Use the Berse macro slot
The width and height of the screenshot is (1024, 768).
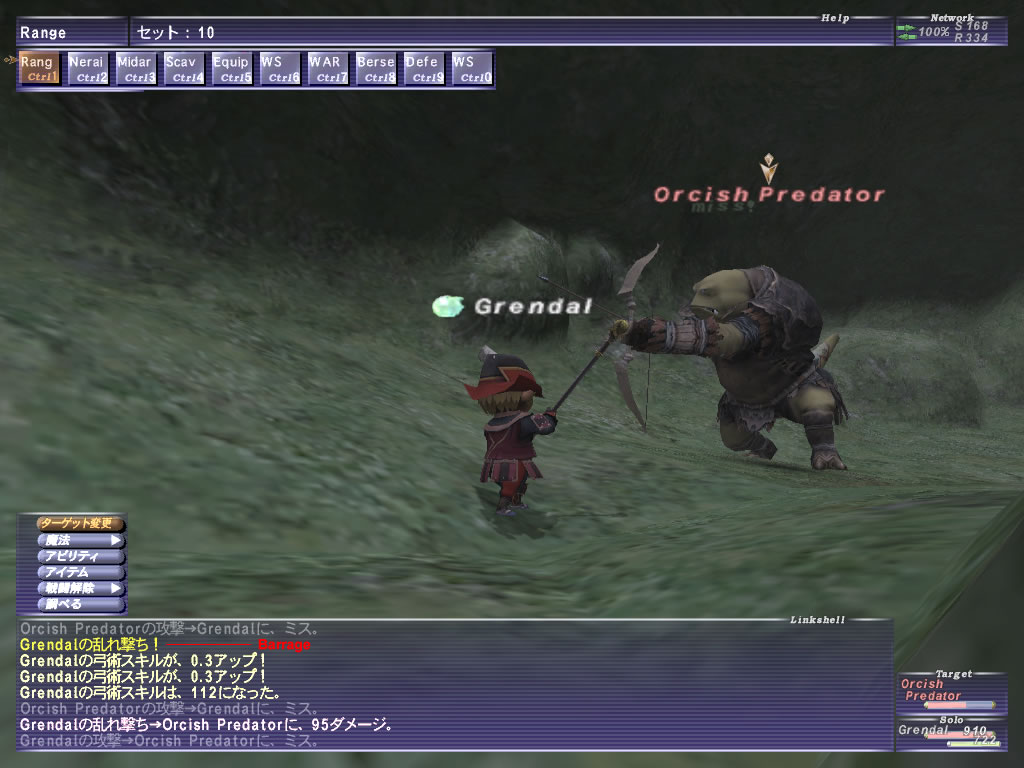click(376, 69)
